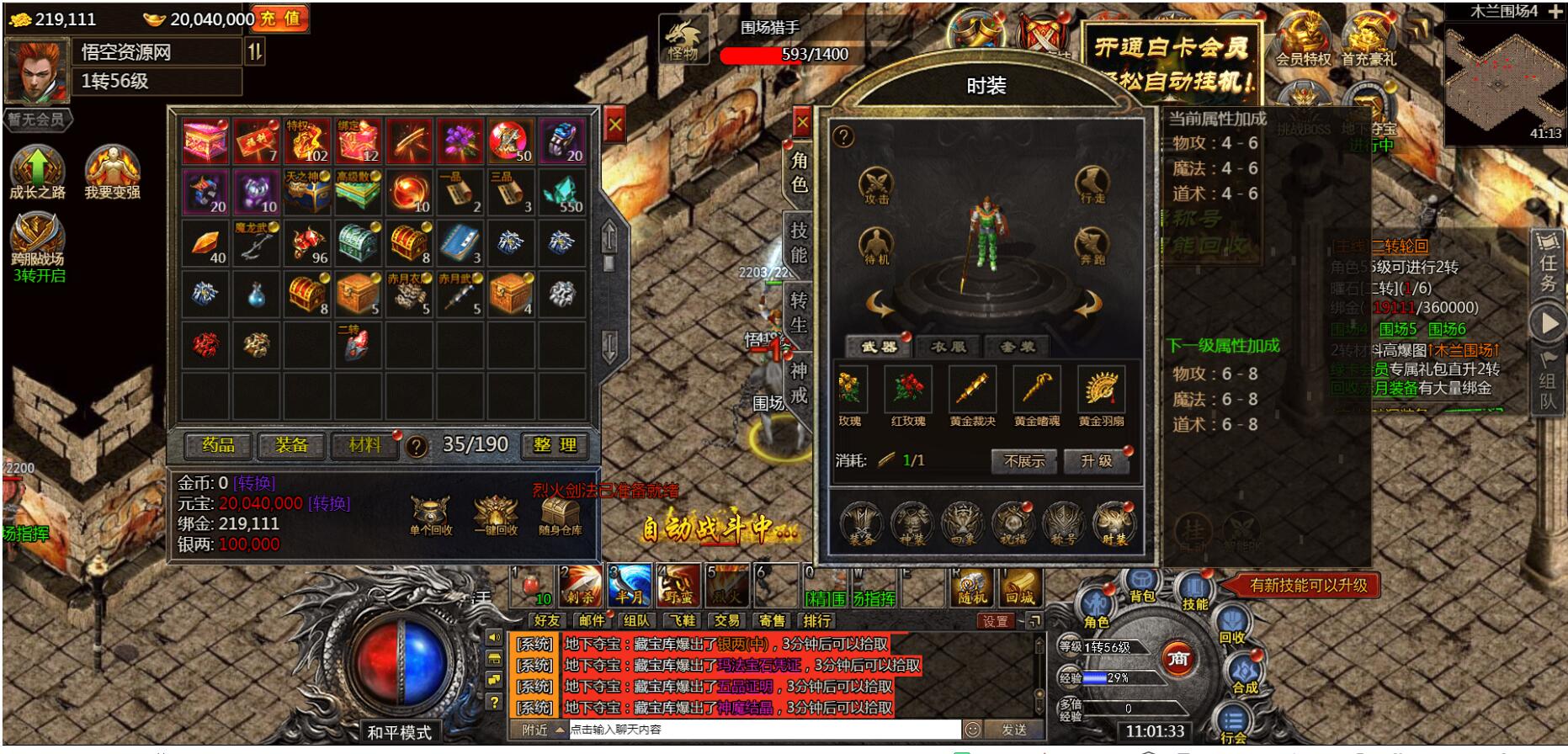The height and width of the screenshot is (754, 1568).
Task: Select the 攻击 attack pose icon
Action: 875,185
